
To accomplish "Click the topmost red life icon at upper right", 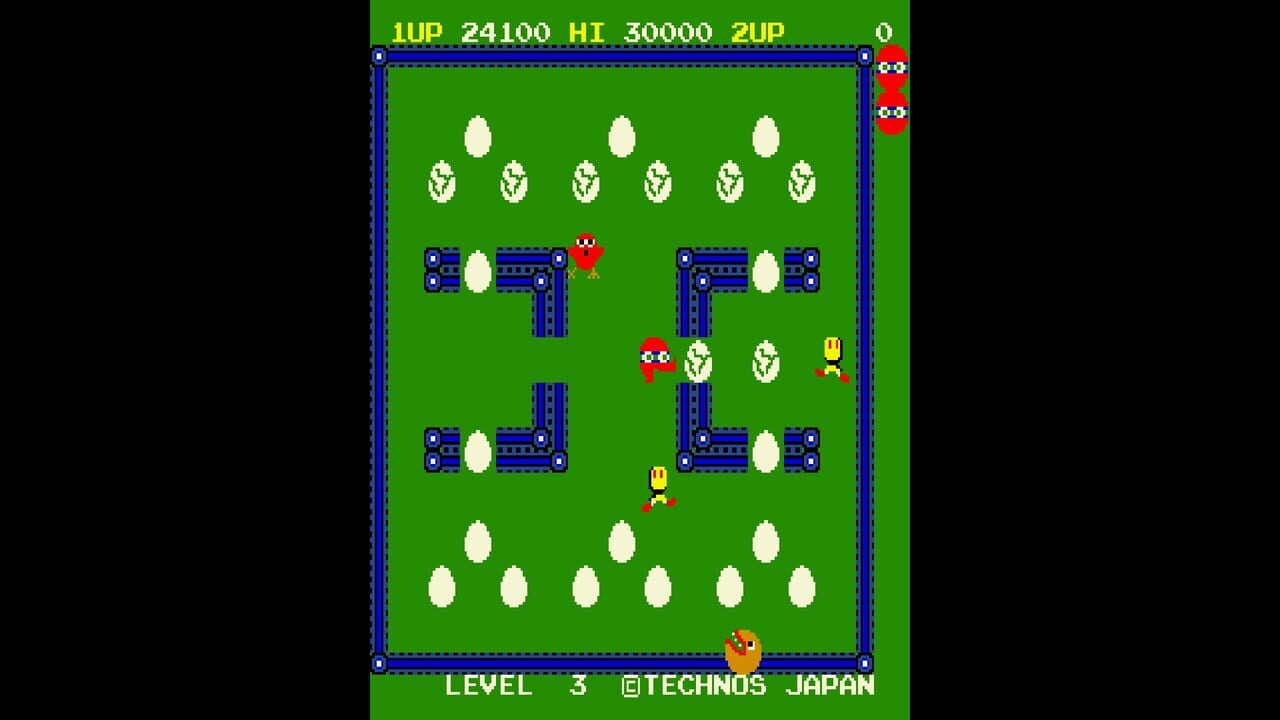I will [893, 68].
